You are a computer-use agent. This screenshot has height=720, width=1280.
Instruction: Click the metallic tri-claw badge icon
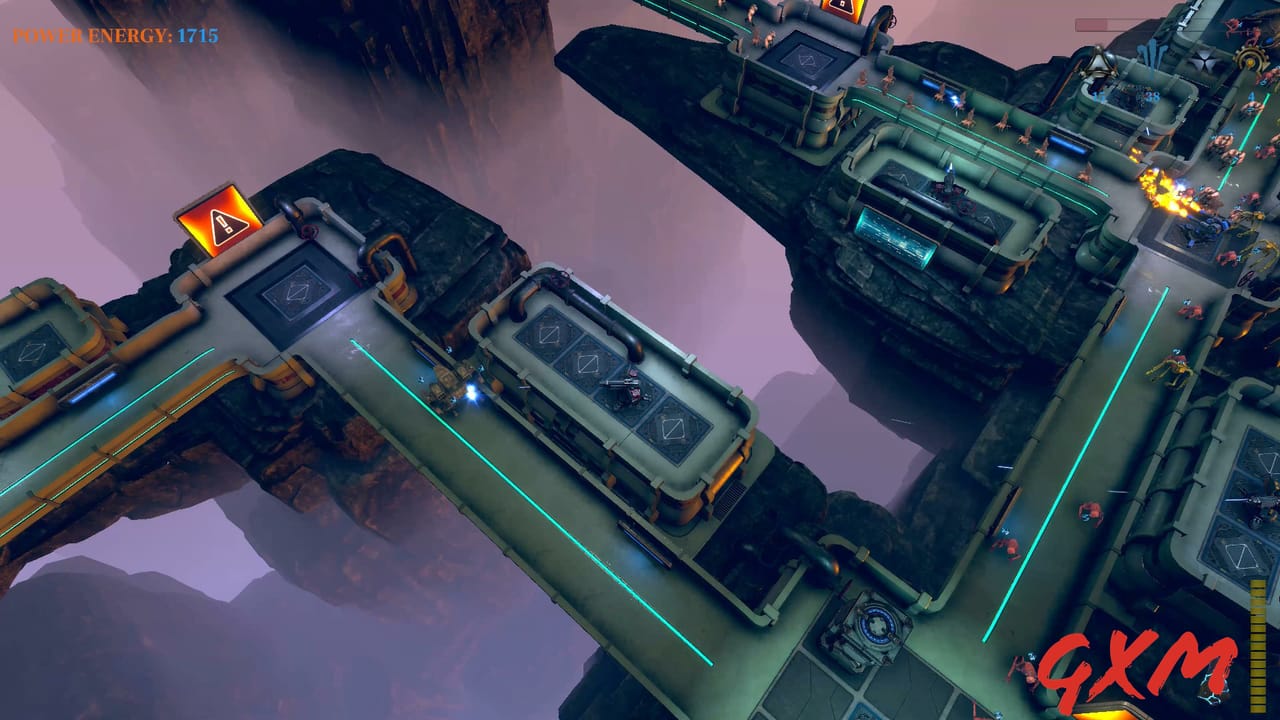click(1097, 64)
